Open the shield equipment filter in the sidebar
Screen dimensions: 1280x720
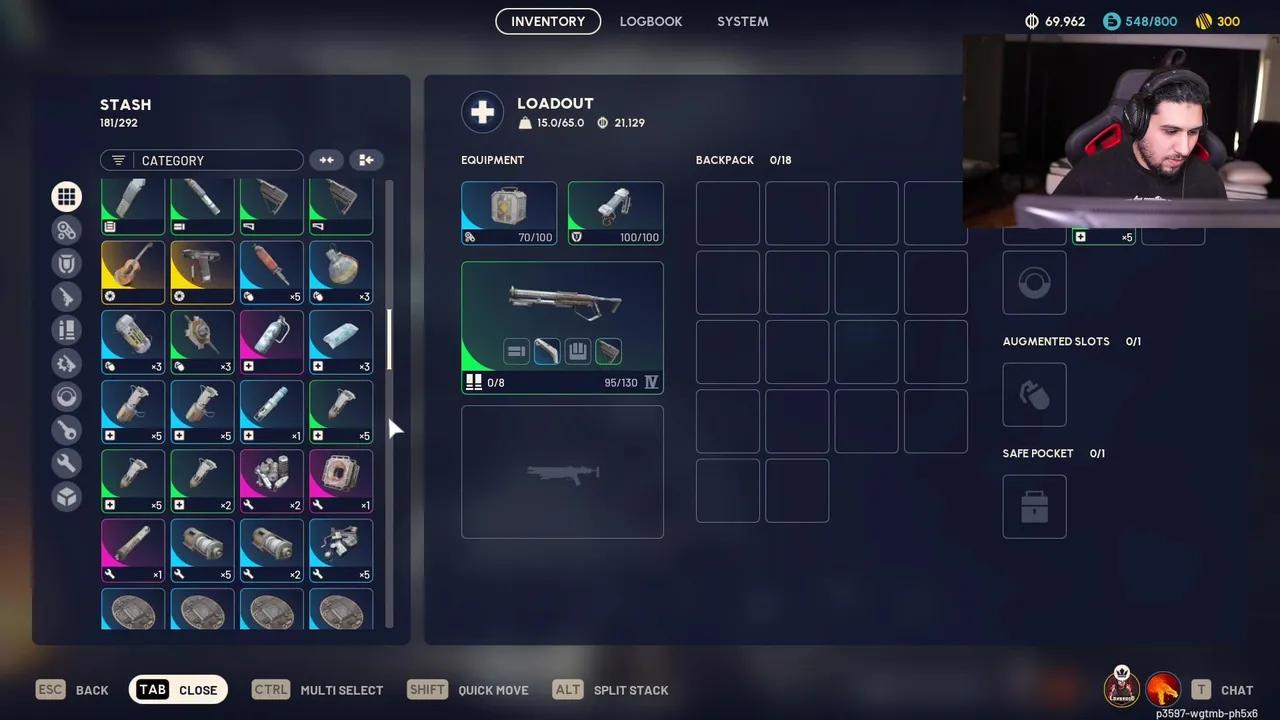pyautogui.click(x=66, y=262)
